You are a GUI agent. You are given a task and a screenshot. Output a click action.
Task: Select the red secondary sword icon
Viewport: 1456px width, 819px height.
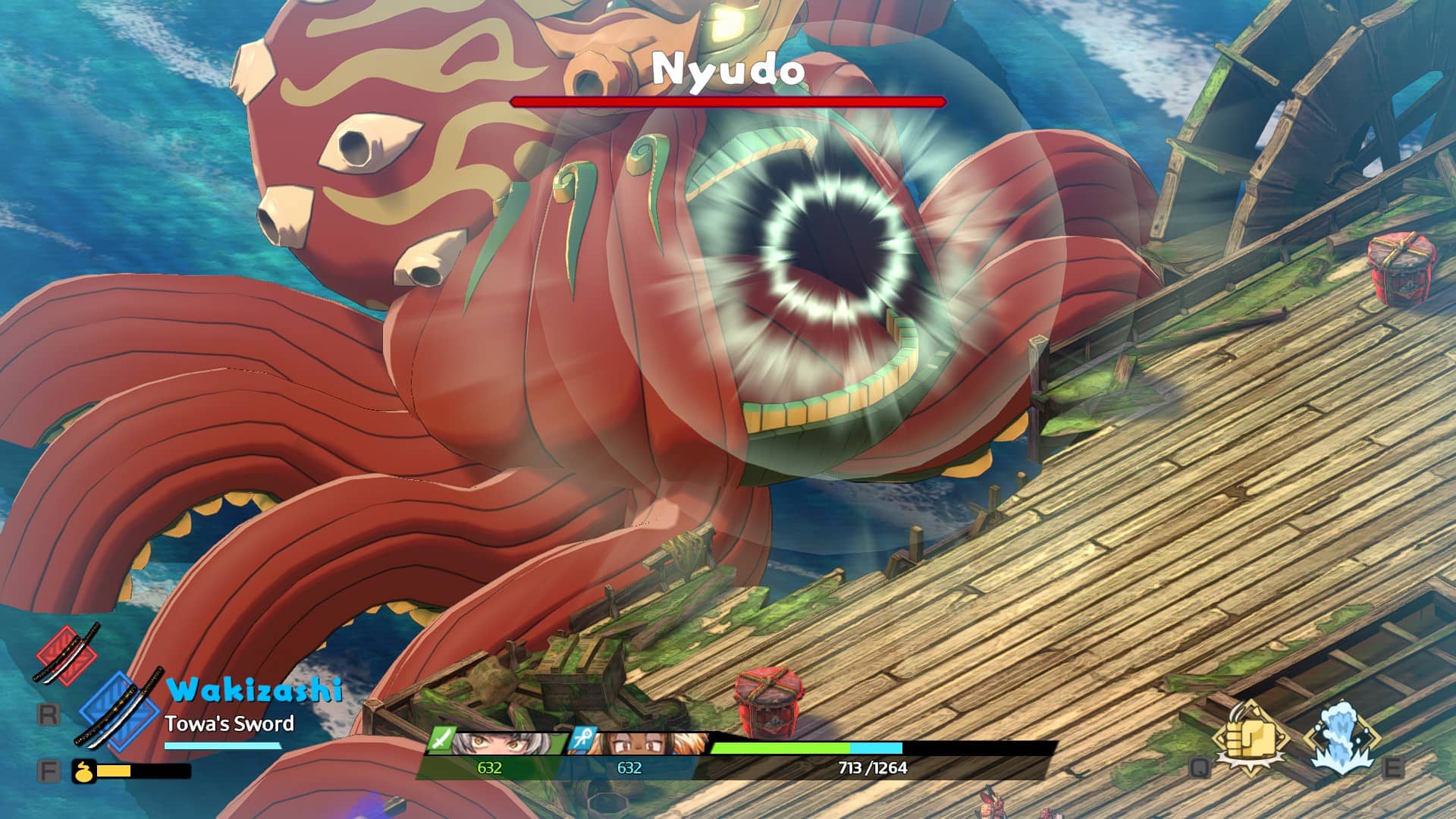(67, 654)
